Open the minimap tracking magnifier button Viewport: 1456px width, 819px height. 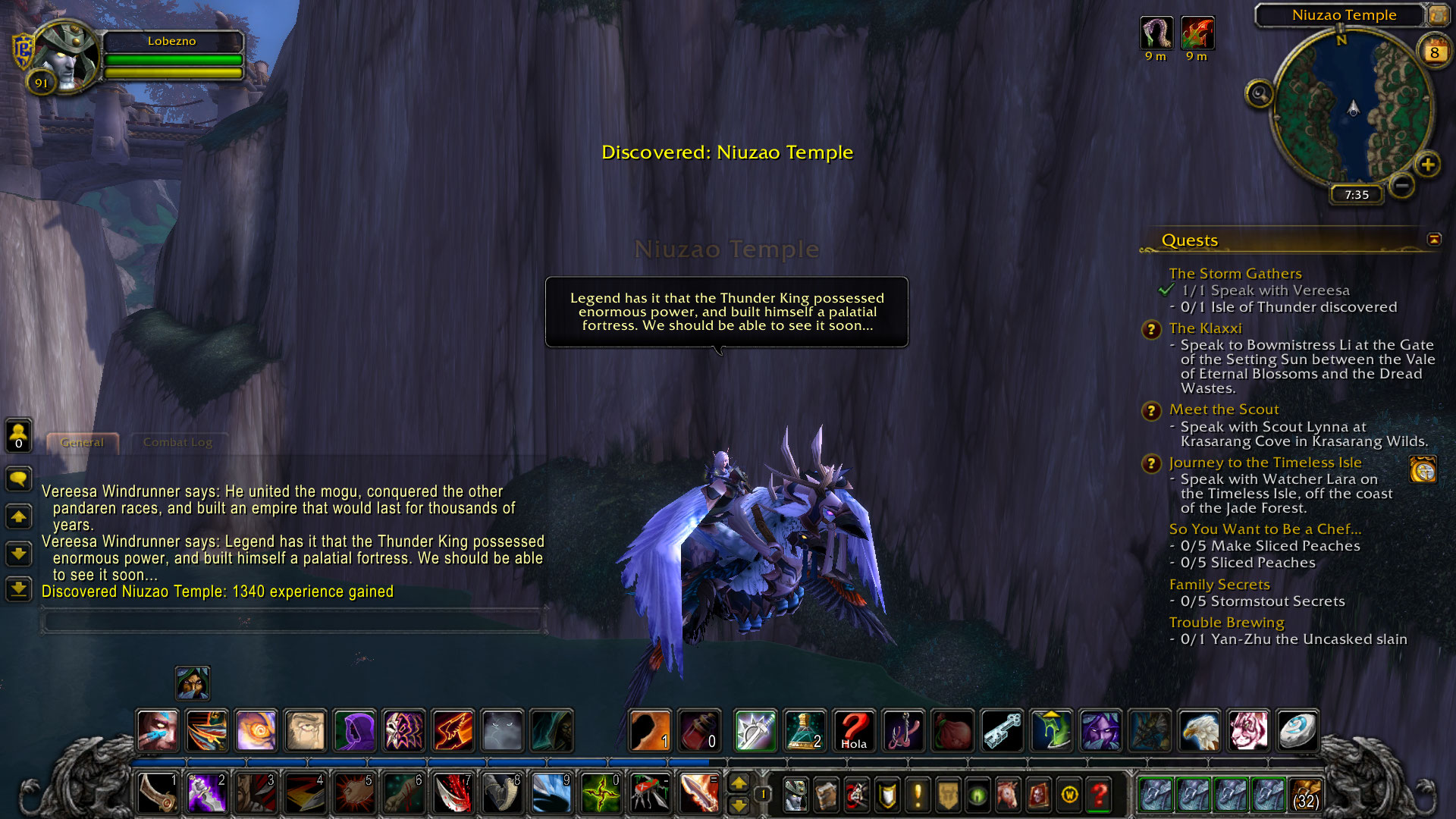pyautogui.click(x=1260, y=94)
